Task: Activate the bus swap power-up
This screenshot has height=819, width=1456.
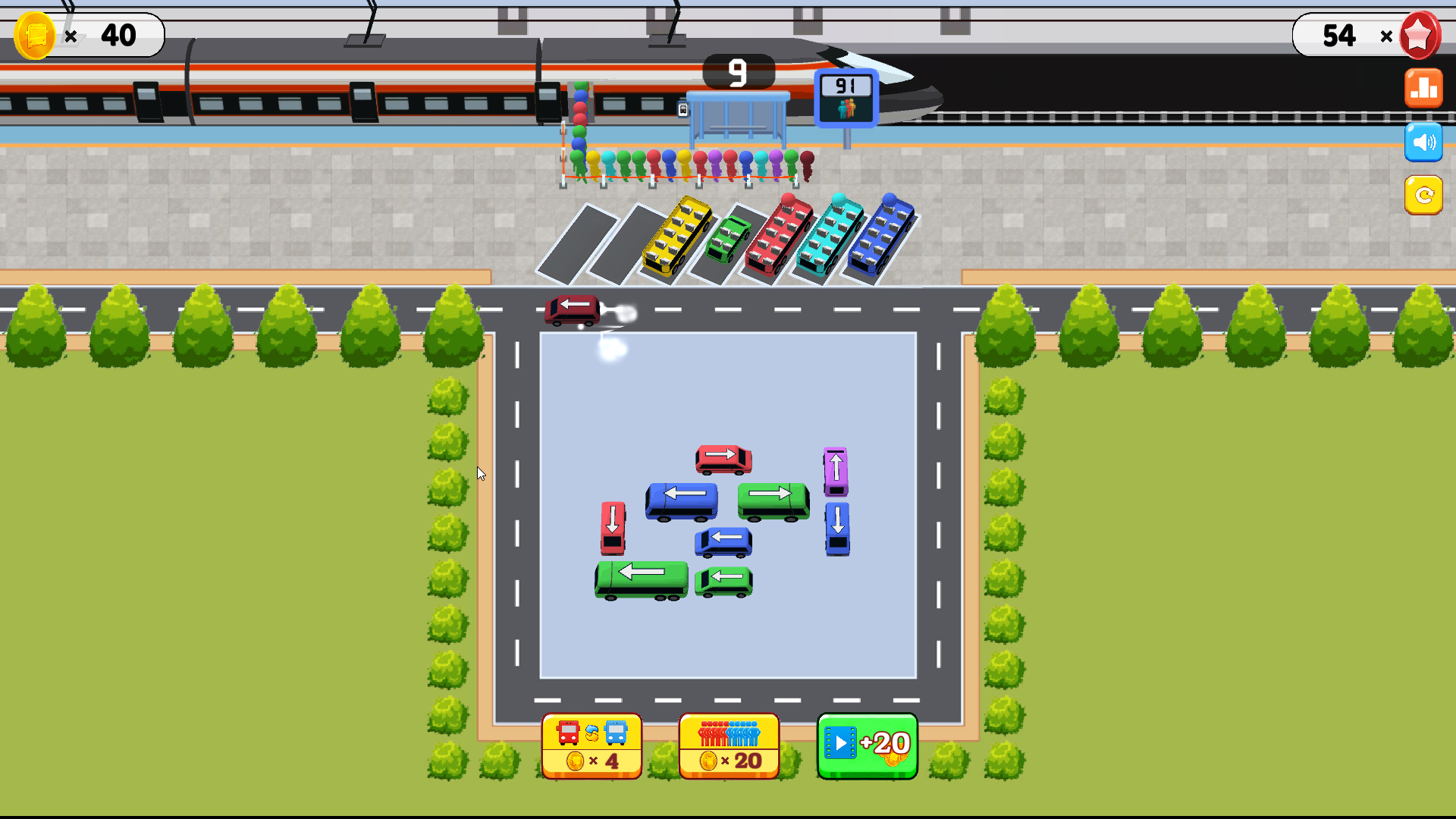Action: [591, 745]
